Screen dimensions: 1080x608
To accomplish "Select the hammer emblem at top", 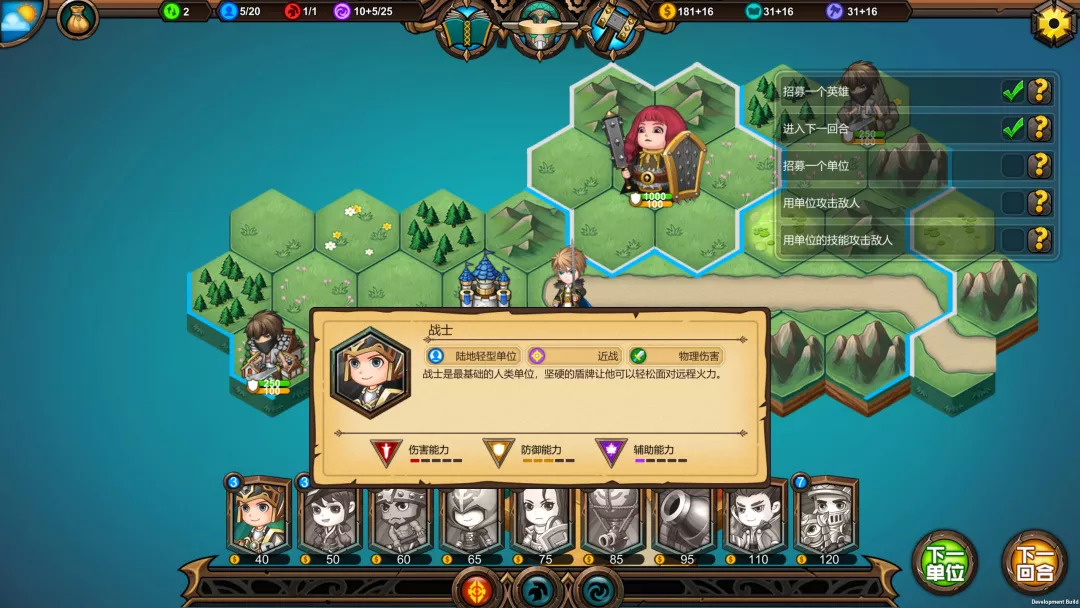I will [614, 27].
